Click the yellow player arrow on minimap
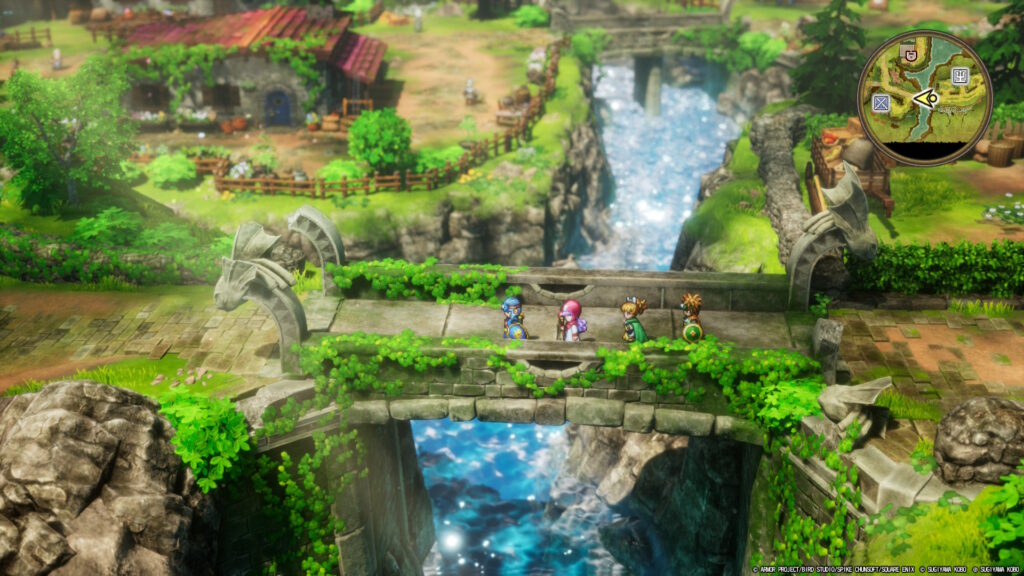1024x576 pixels. pos(926,98)
